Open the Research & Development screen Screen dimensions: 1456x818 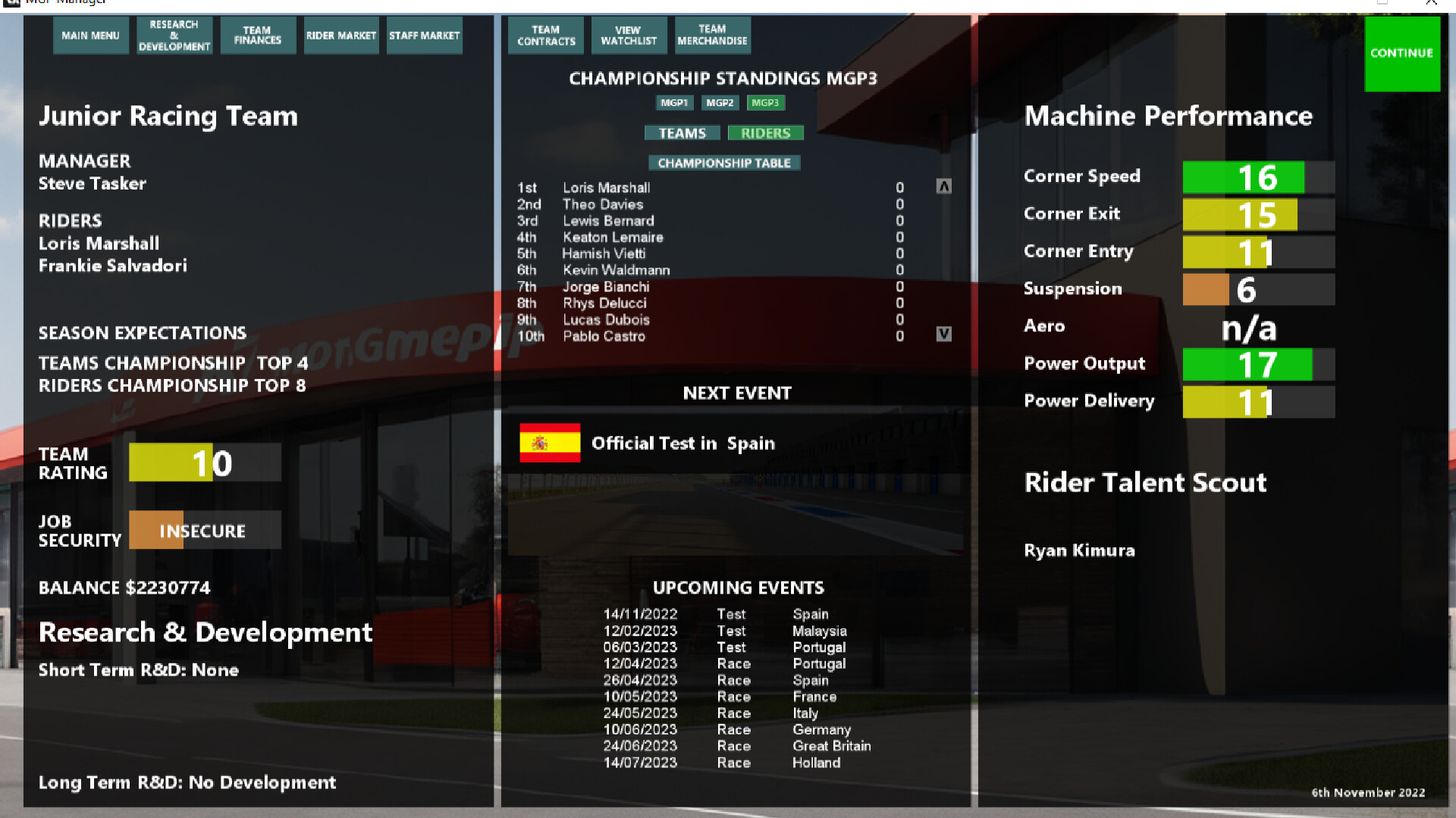pos(174,35)
